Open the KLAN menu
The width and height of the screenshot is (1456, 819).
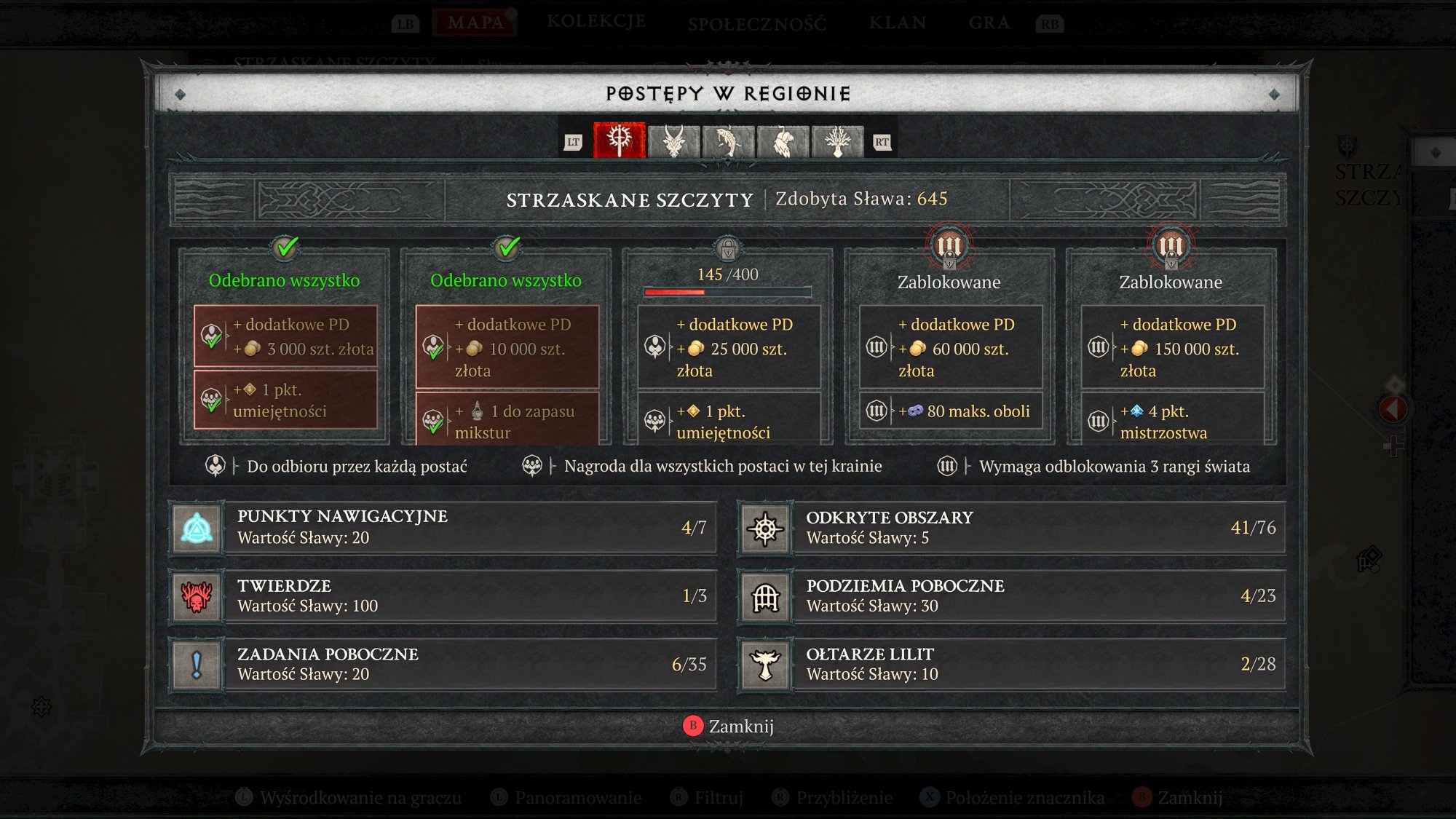pos(897,22)
